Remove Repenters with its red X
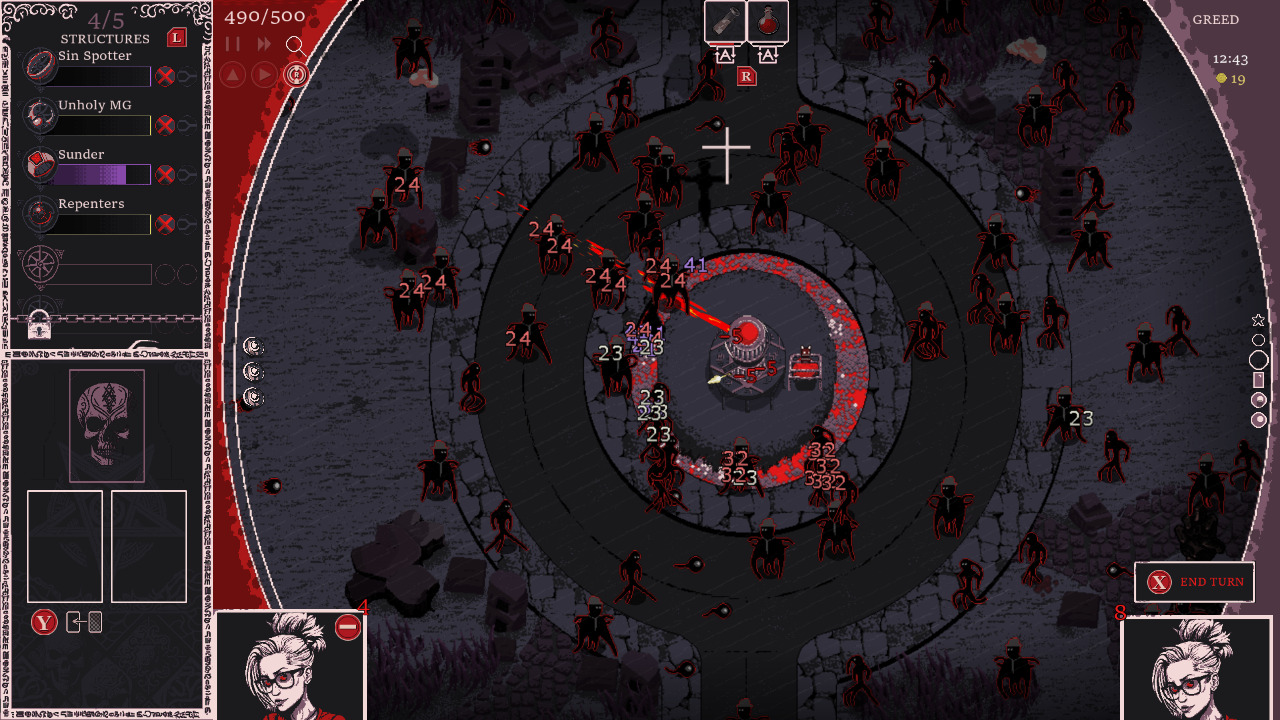The height and width of the screenshot is (720, 1280). [166, 223]
